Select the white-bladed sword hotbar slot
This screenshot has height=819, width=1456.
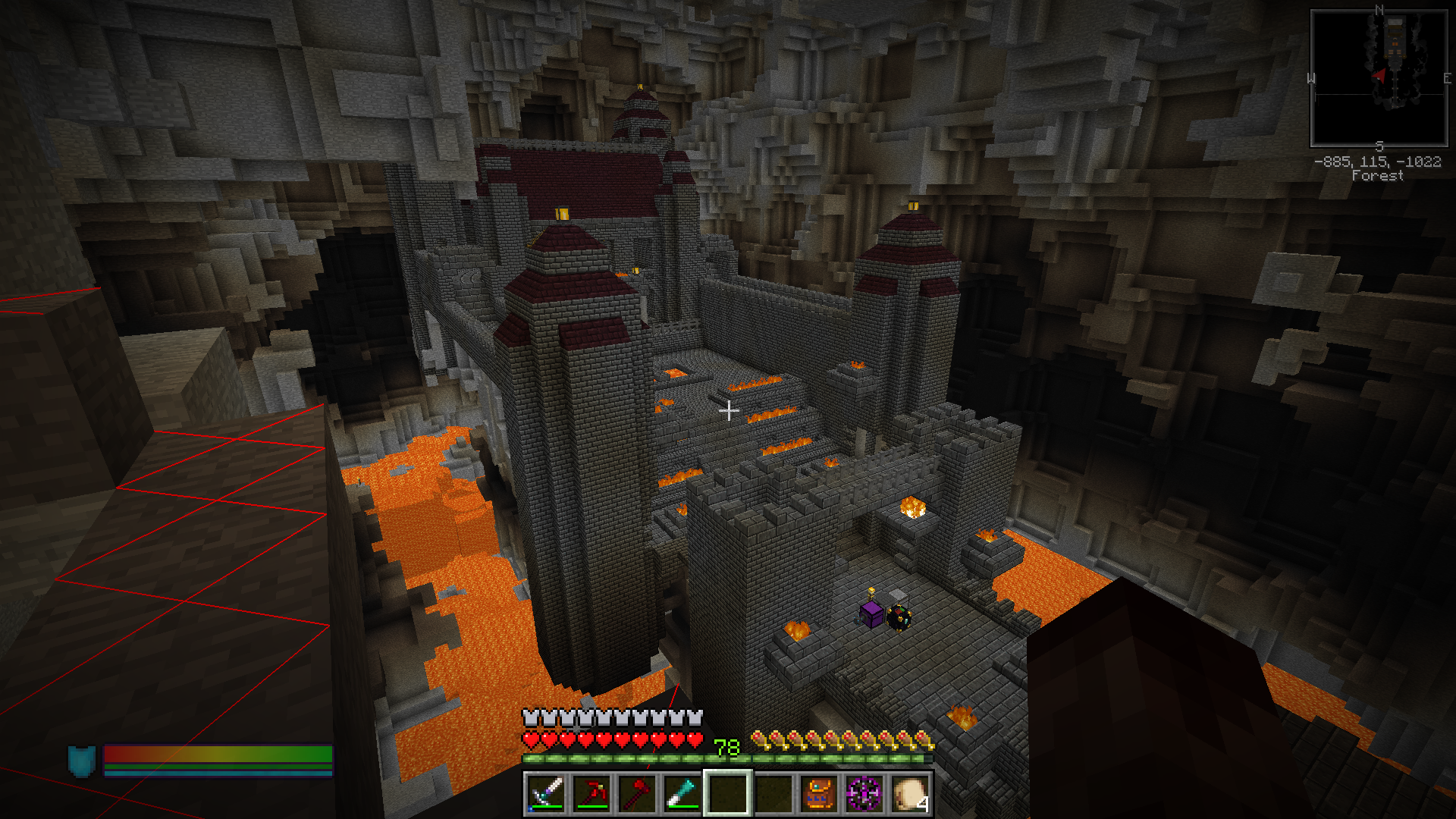point(546,793)
